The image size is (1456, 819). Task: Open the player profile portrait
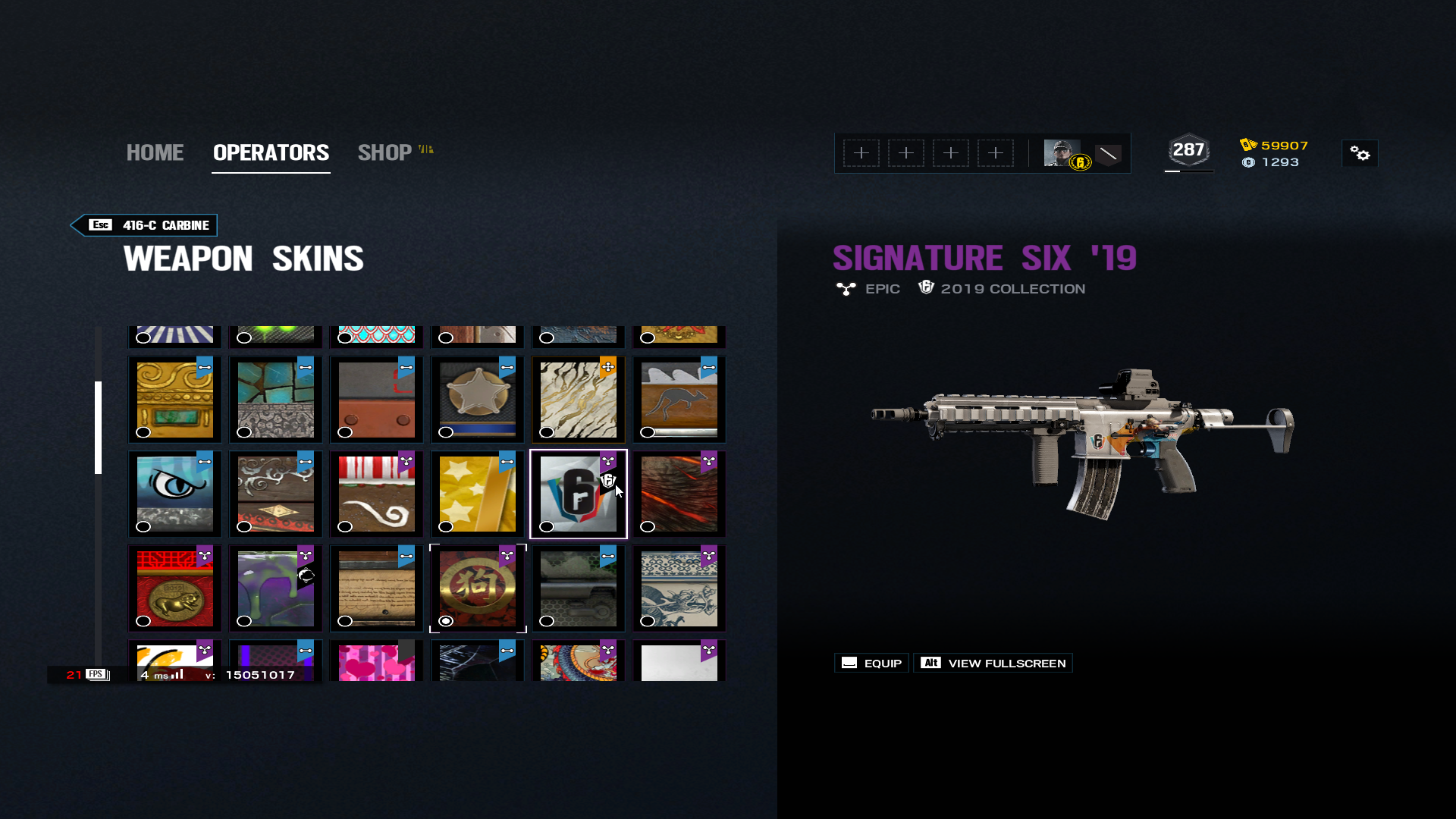click(1062, 153)
